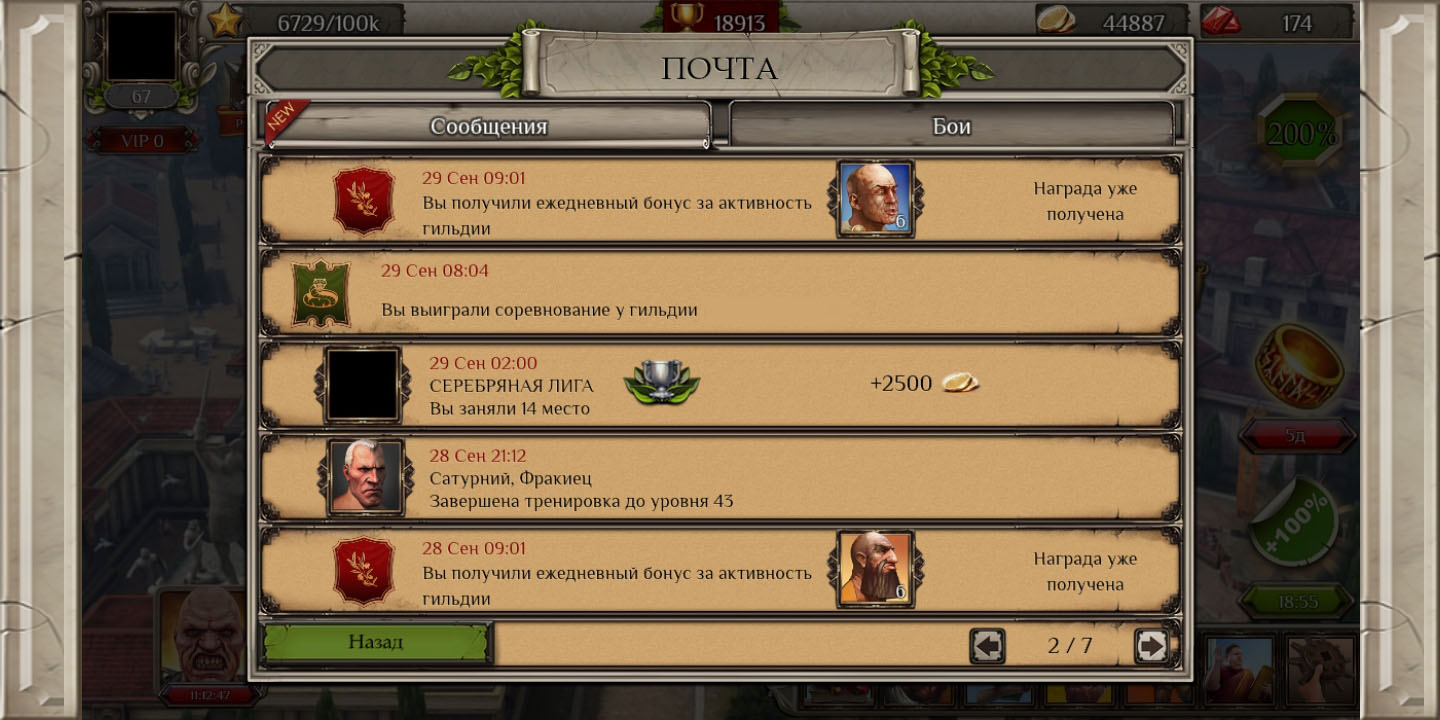The height and width of the screenshot is (720, 1440).
Task: Open the Бои tab
Action: point(951,127)
